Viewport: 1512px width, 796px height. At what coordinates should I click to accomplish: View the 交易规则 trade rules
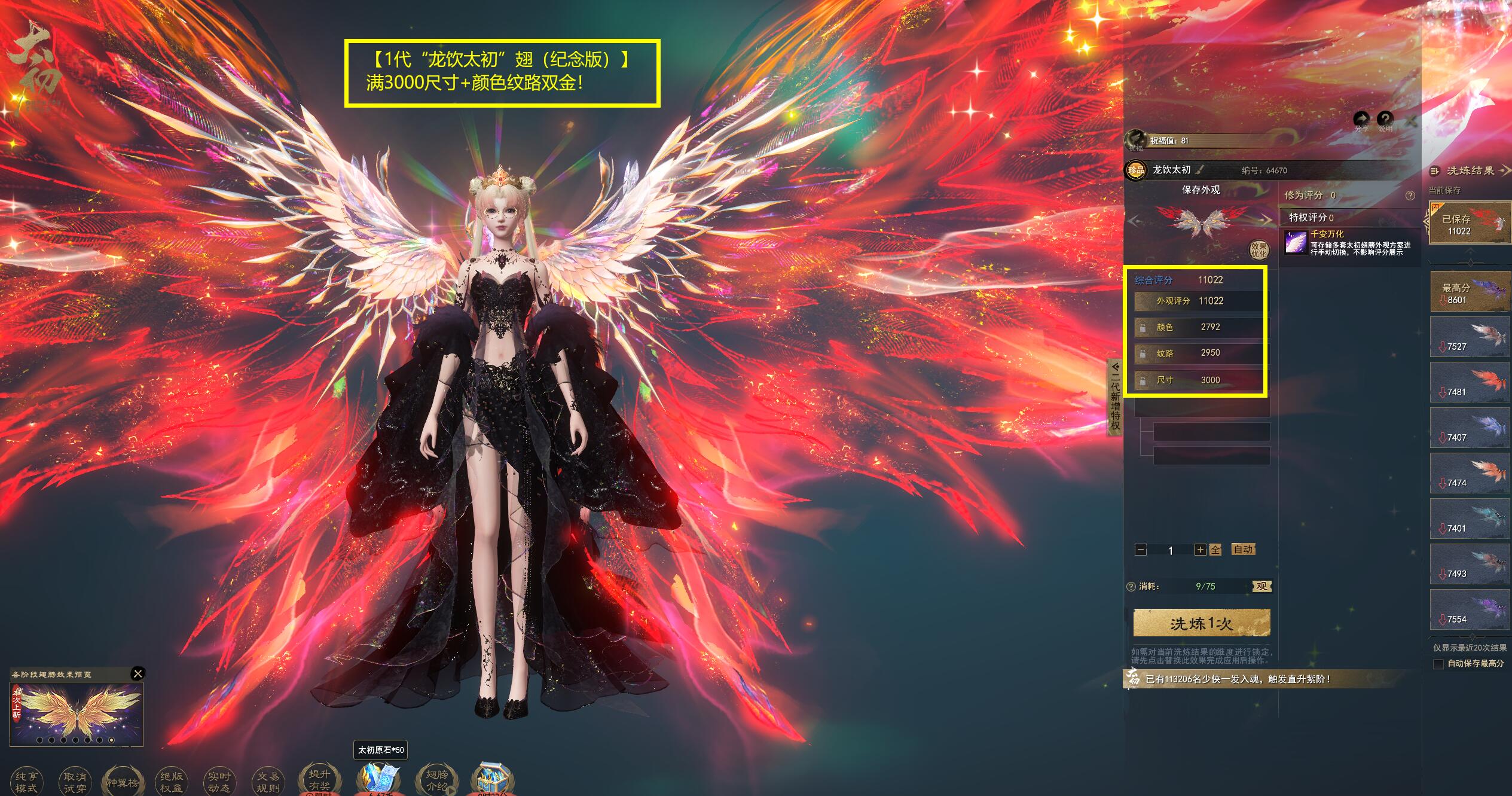[268, 782]
